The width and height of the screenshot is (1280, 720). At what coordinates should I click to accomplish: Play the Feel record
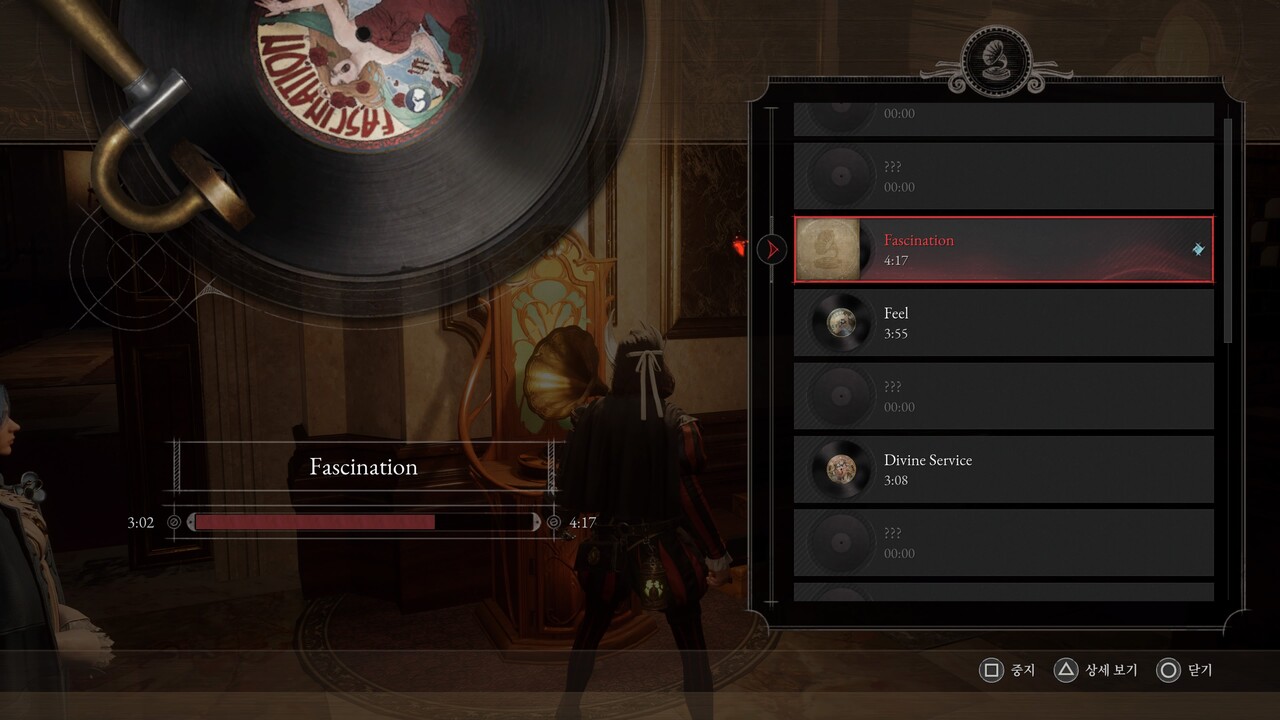pos(1003,323)
